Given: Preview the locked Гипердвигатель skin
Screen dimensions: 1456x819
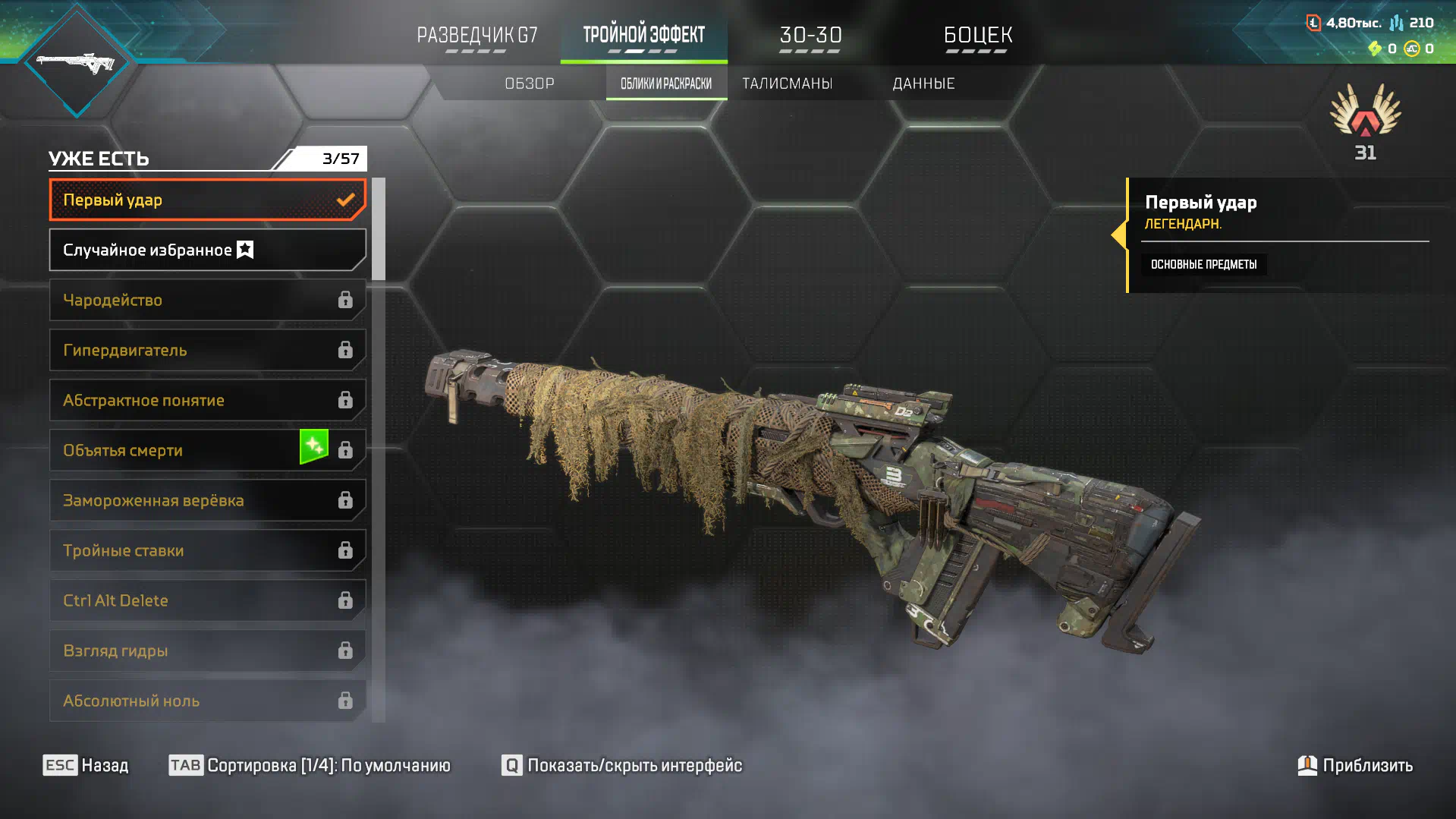Looking at the screenshot, I should click(x=206, y=350).
